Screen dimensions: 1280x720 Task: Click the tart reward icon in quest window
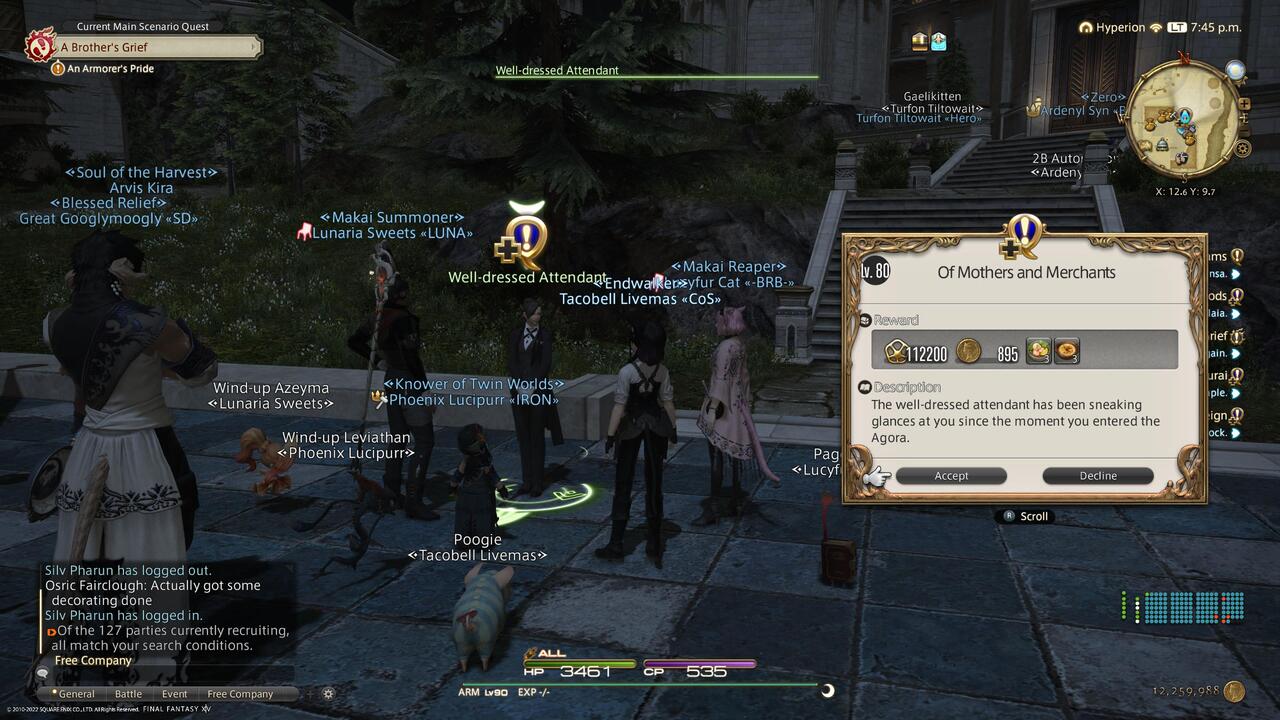[x=1066, y=350]
